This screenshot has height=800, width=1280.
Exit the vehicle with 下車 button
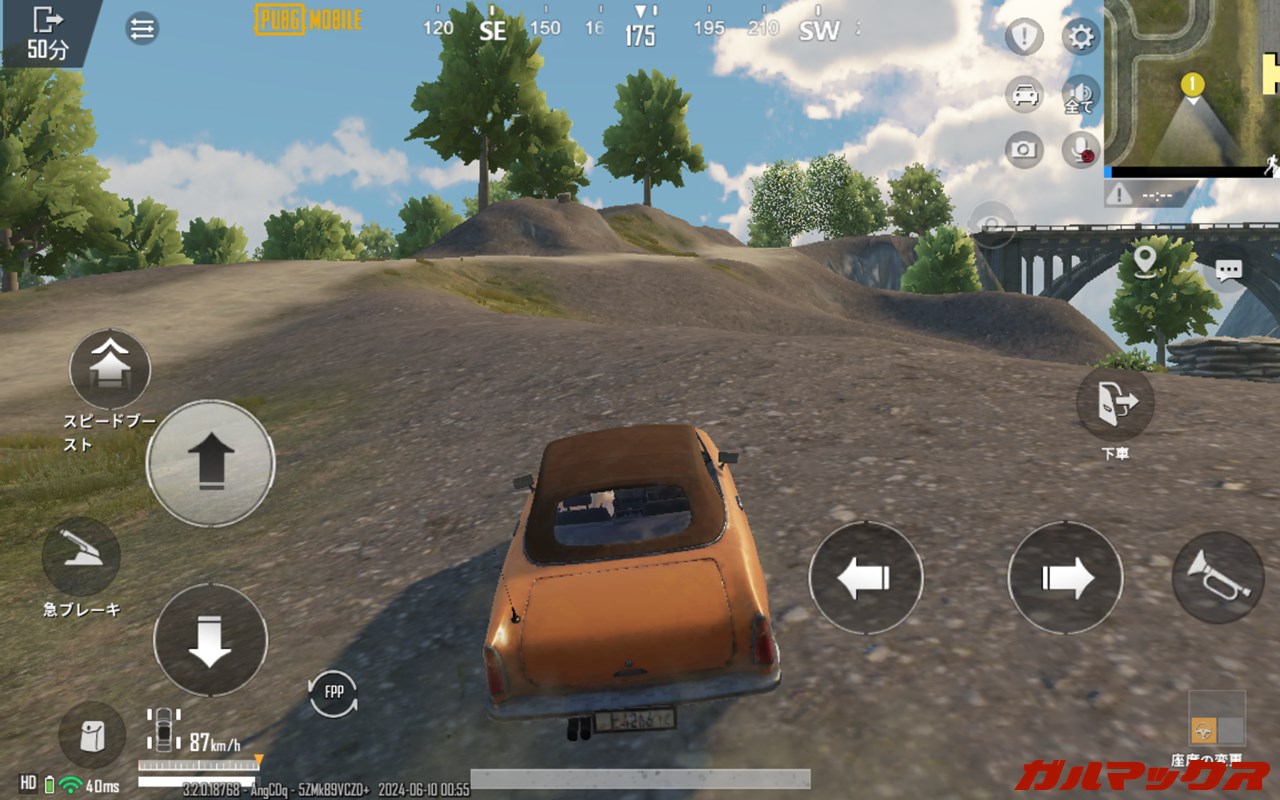[1115, 403]
